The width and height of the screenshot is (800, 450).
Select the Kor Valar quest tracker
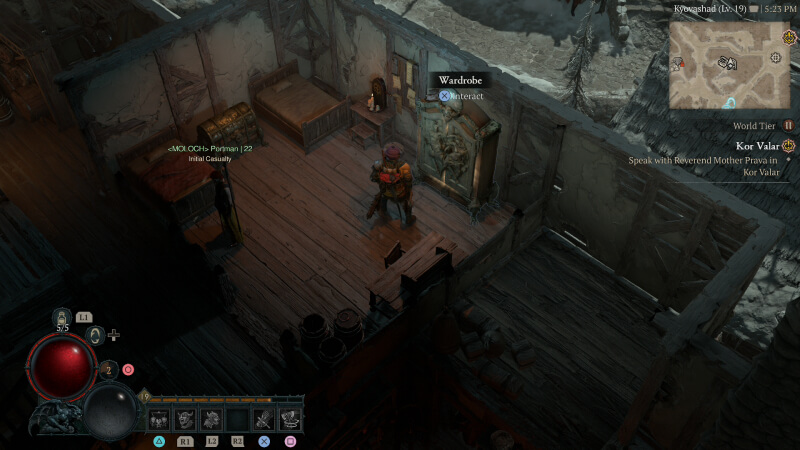coord(757,146)
